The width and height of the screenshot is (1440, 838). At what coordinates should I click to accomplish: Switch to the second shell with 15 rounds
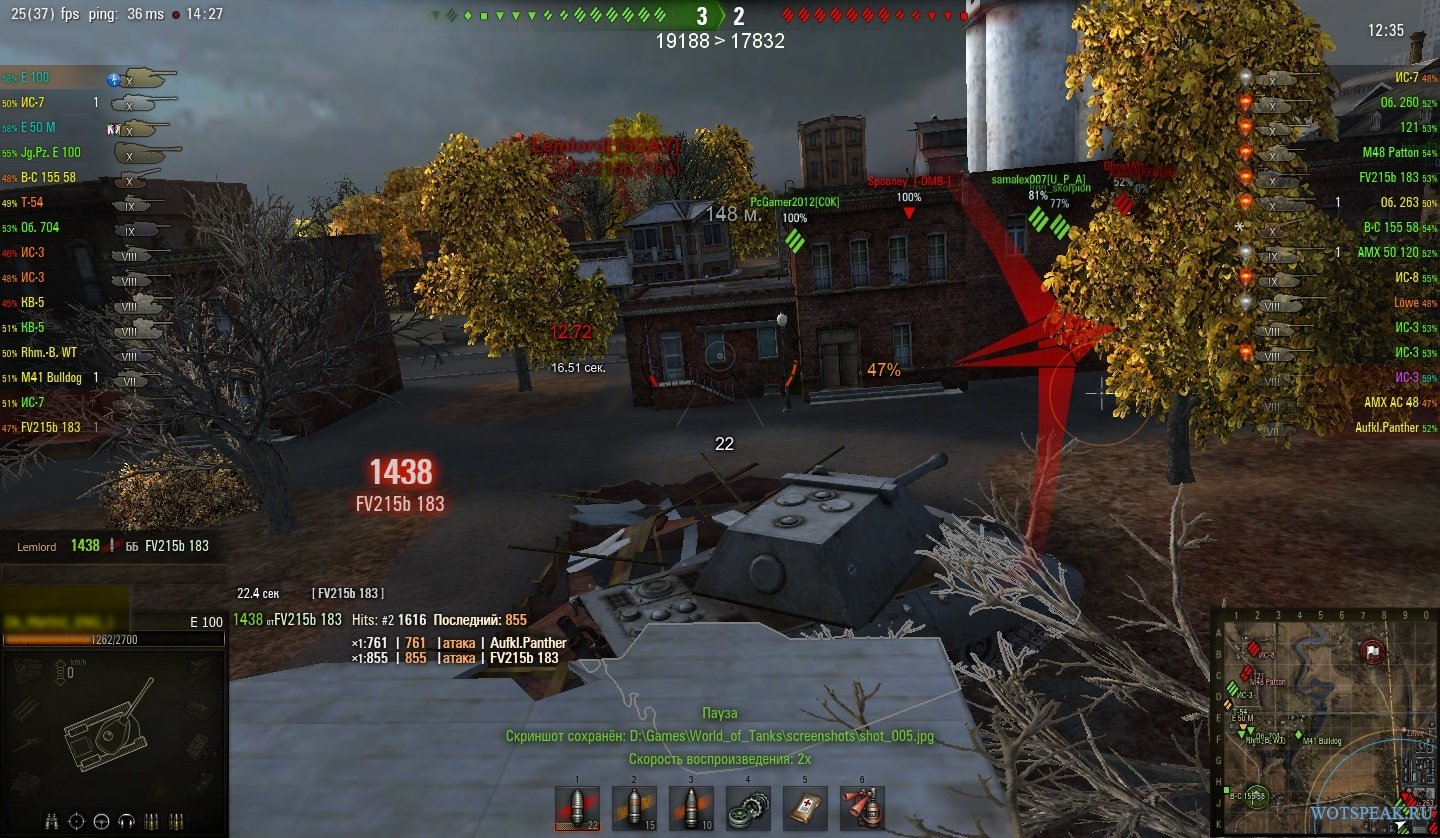[x=634, y=808]
